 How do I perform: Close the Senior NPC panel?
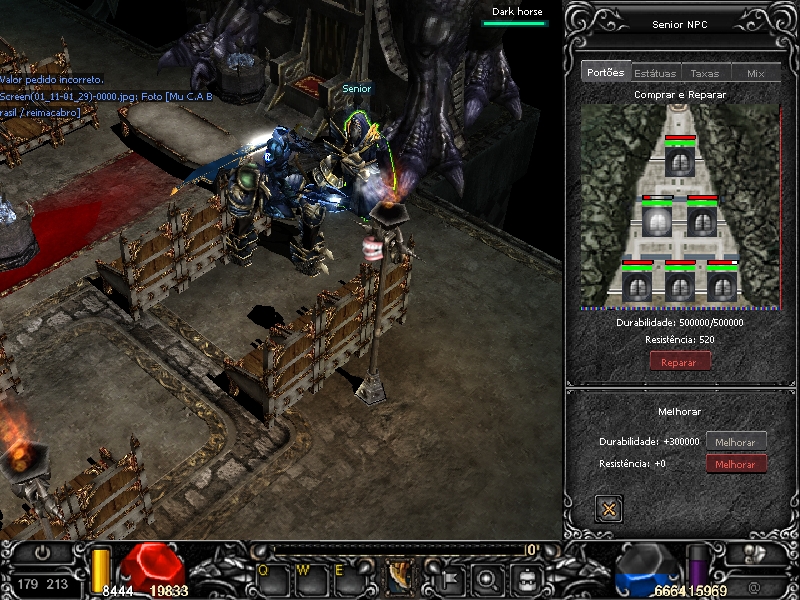click(607, 508)
